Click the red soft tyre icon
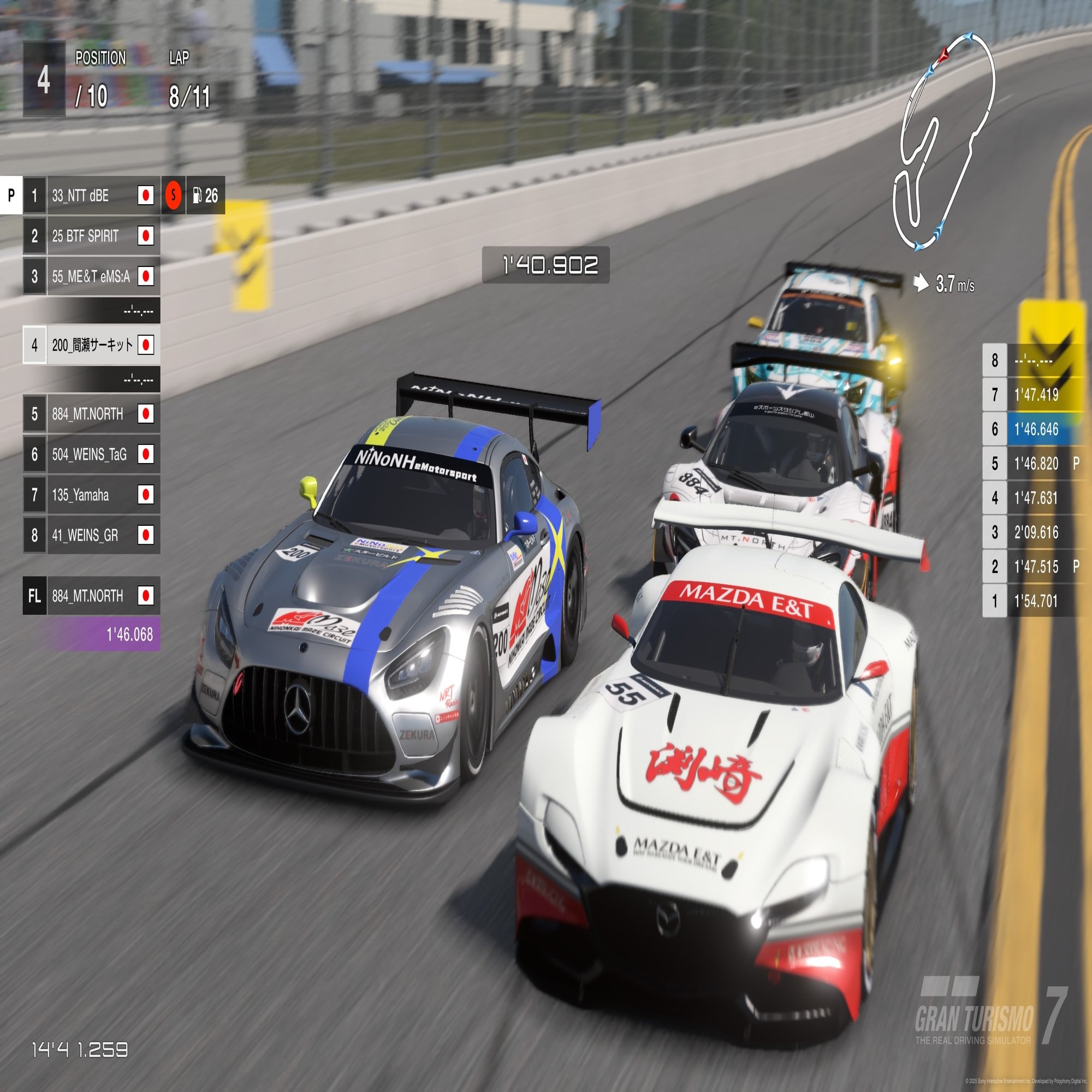Viewport: 1092px width, 1092px height. [174, 195]
